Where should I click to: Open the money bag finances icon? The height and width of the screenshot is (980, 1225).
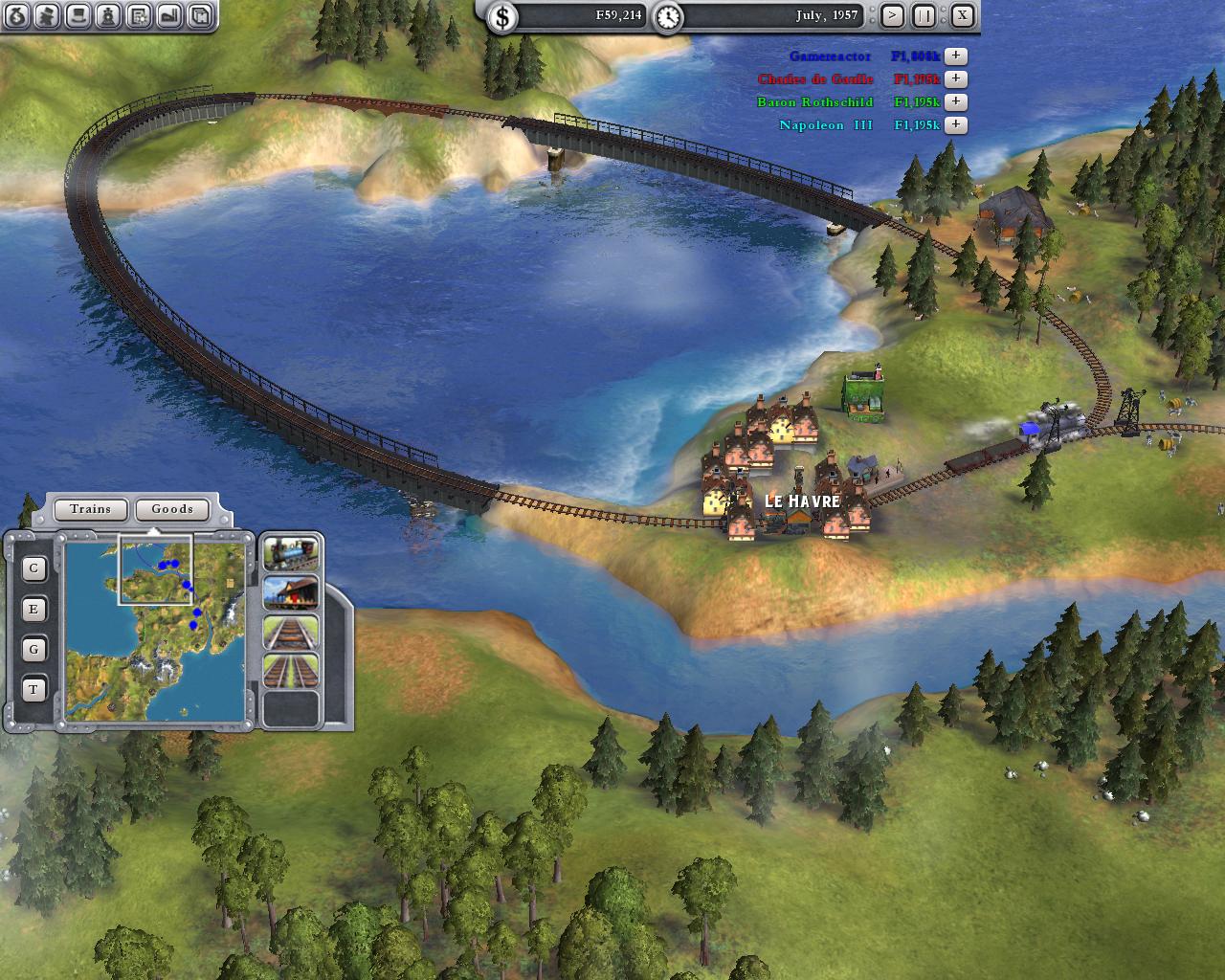point(16,15)
